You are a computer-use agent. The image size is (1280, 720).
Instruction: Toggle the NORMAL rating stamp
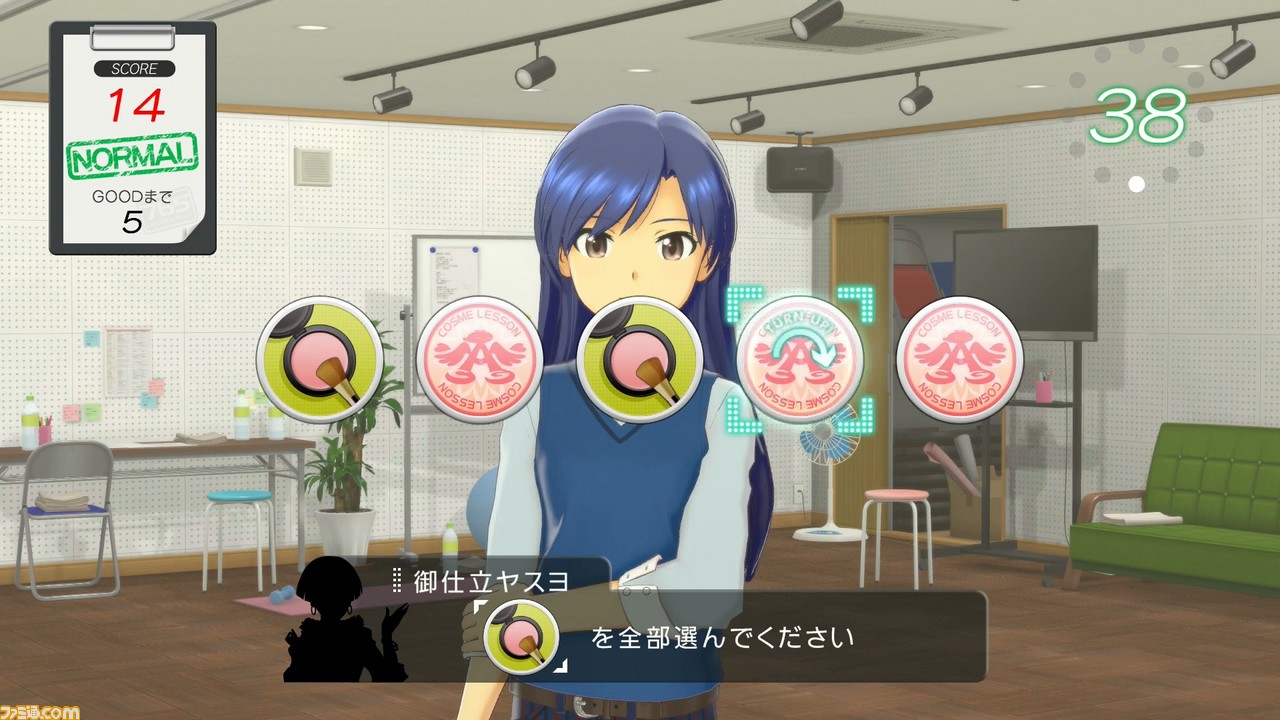pos(133,155)
